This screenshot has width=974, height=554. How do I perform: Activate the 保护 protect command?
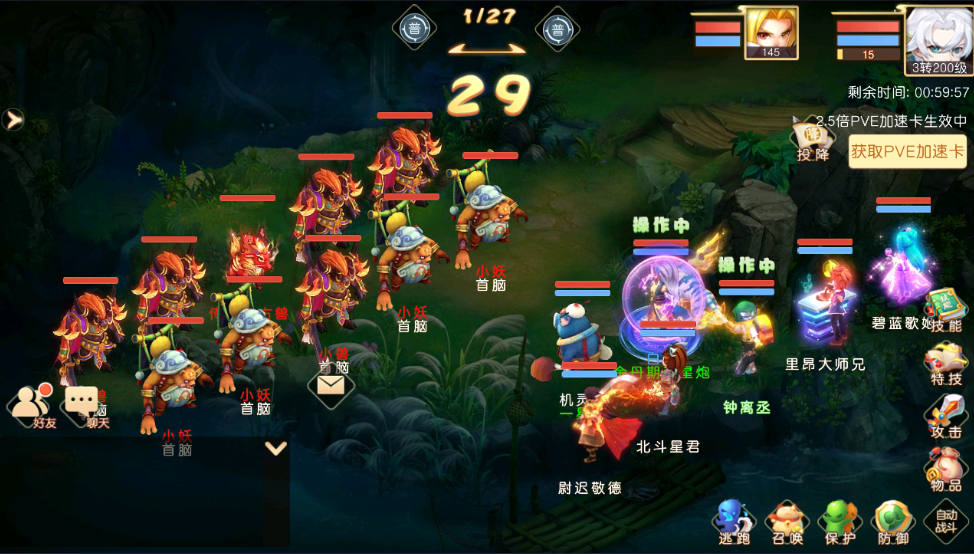[838, 522]
